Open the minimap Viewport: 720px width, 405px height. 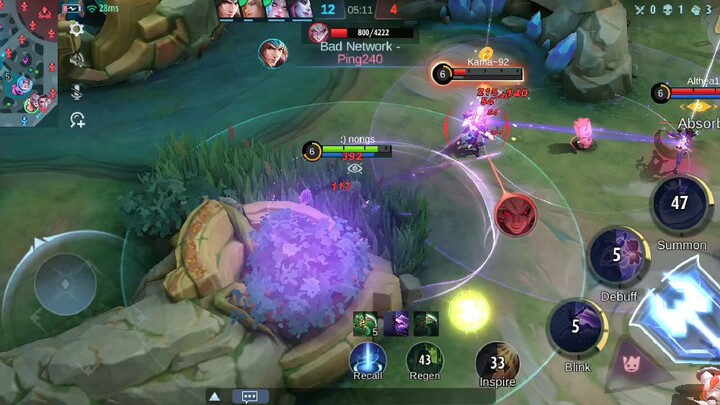point(28,60)
